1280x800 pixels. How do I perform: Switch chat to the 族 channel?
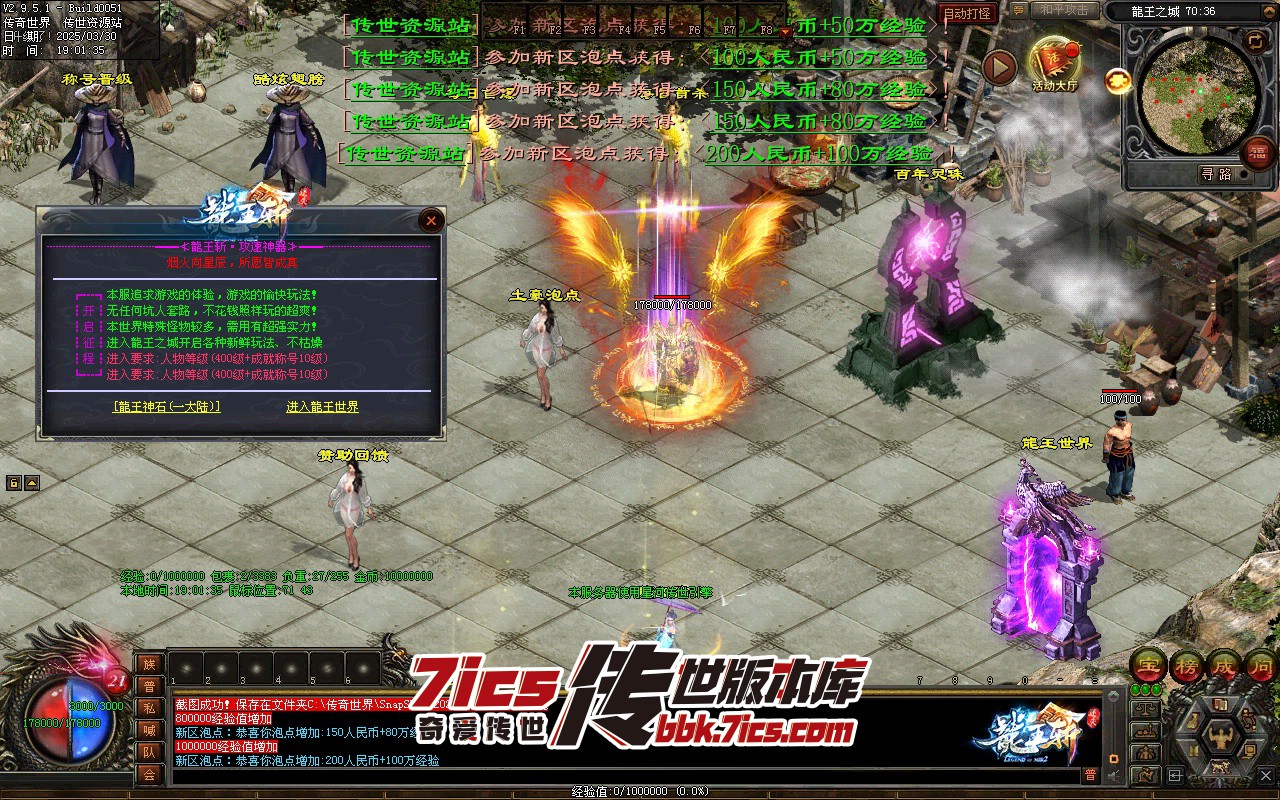point(149,664)
